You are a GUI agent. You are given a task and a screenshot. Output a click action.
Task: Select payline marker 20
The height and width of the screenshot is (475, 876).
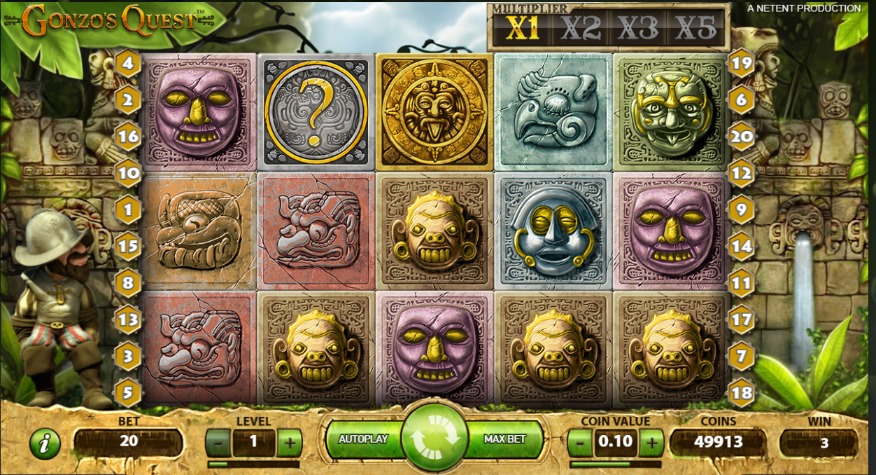tap(741, 136)
